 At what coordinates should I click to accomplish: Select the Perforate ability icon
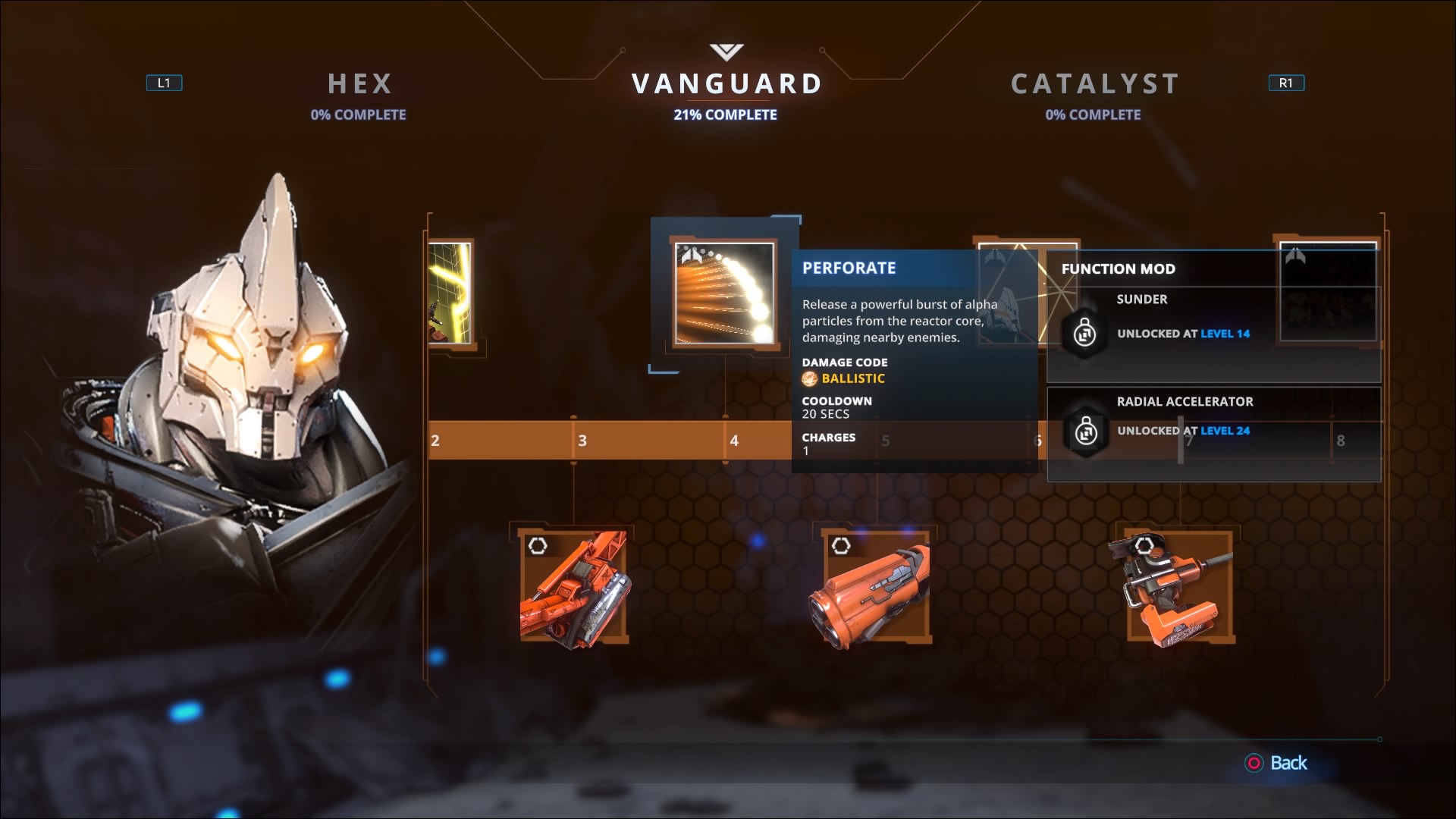[723, 294]
